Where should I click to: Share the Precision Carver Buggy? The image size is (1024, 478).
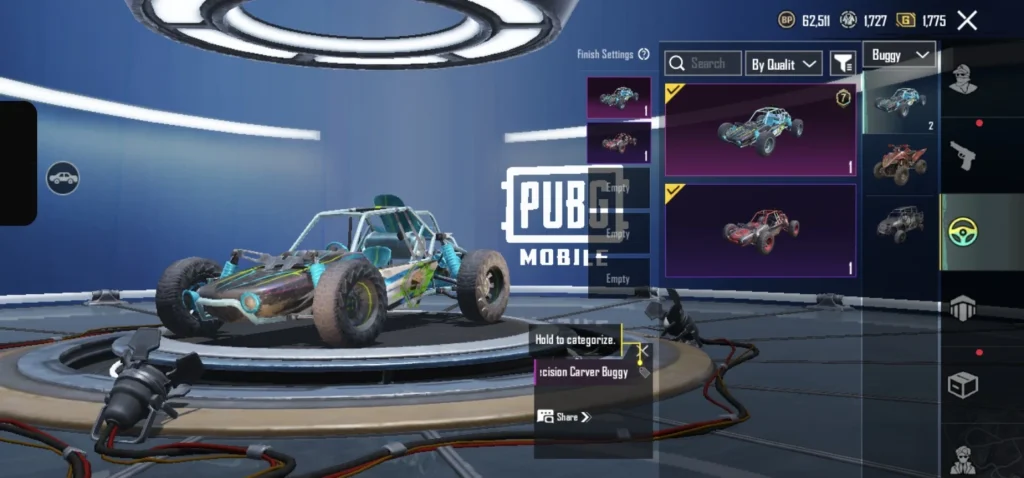tap(565, 417)
